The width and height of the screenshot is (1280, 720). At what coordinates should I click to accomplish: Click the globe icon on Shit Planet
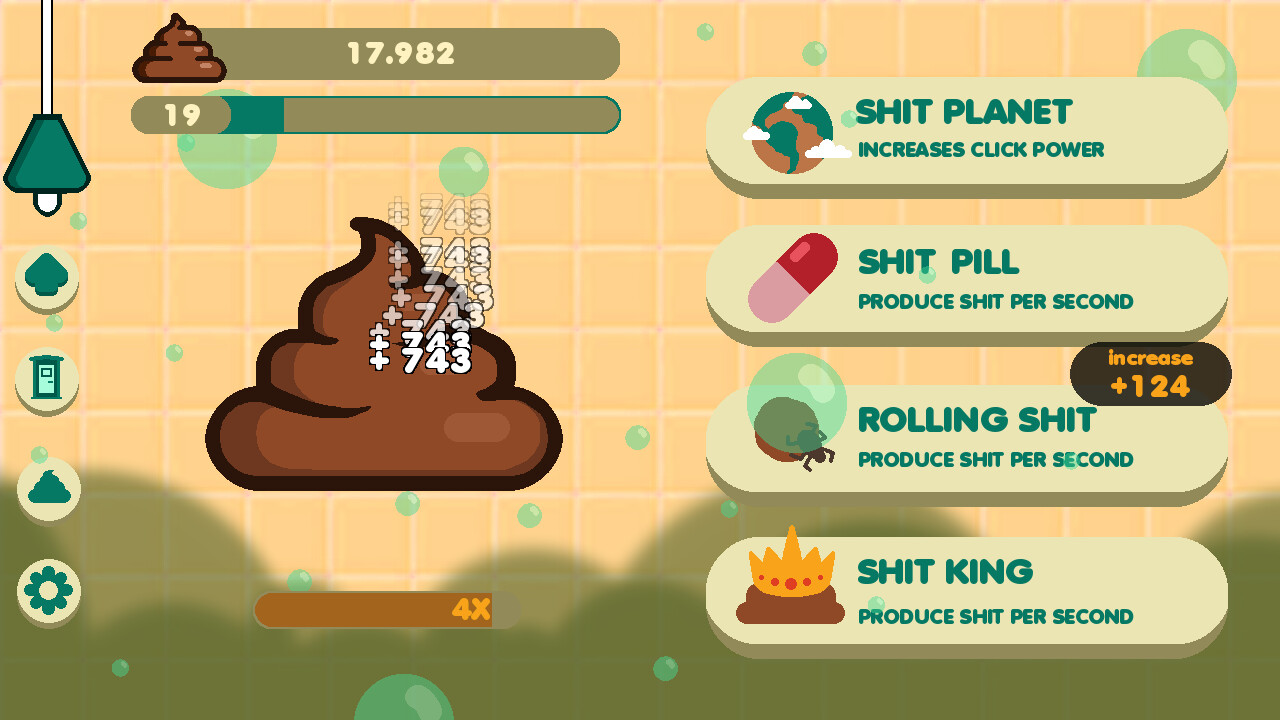tap(792, 133)
